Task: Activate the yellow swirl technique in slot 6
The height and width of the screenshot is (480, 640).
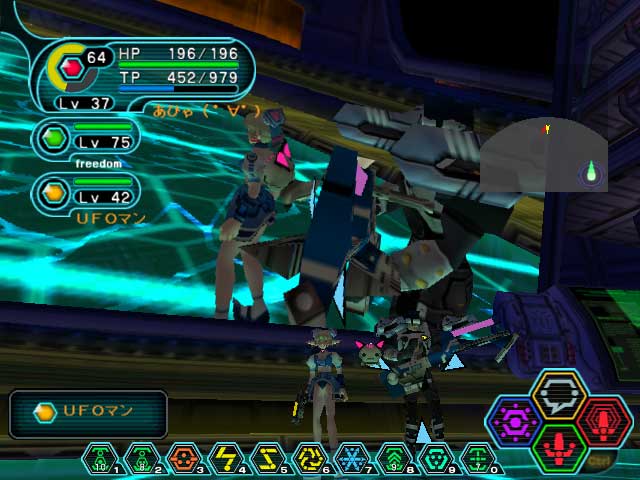Action: tap(311, 459)
